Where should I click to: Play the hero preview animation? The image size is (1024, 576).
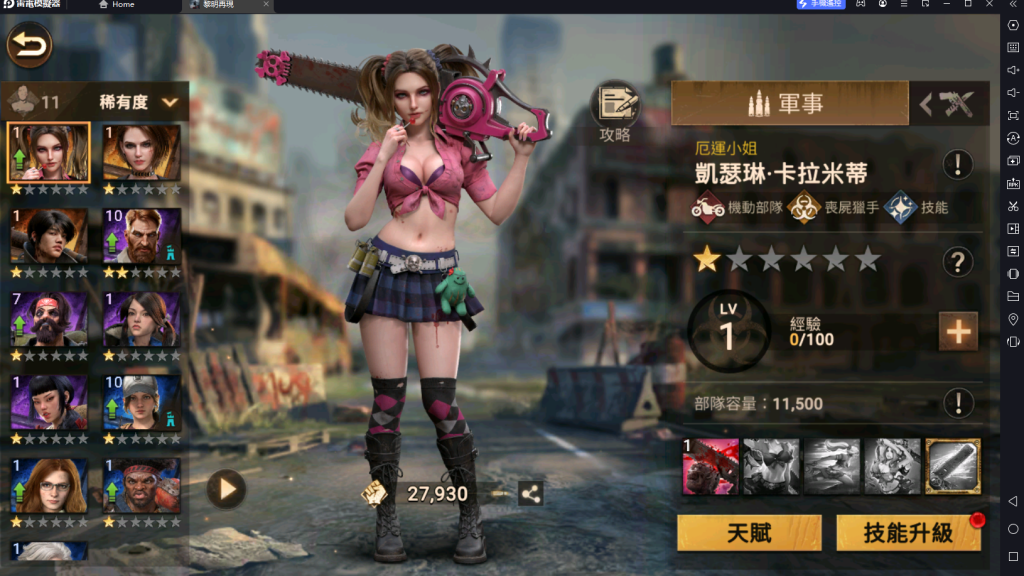point(226,489)
